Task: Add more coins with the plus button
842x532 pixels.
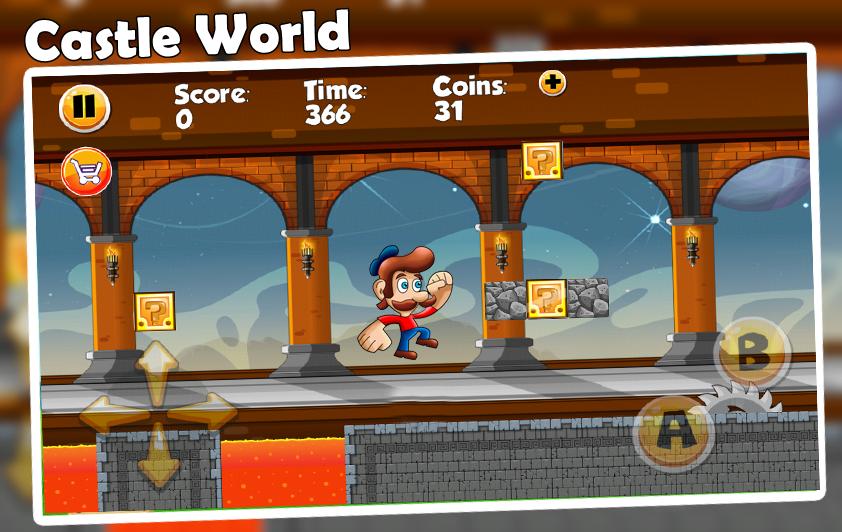Action: tap(552, 83)
